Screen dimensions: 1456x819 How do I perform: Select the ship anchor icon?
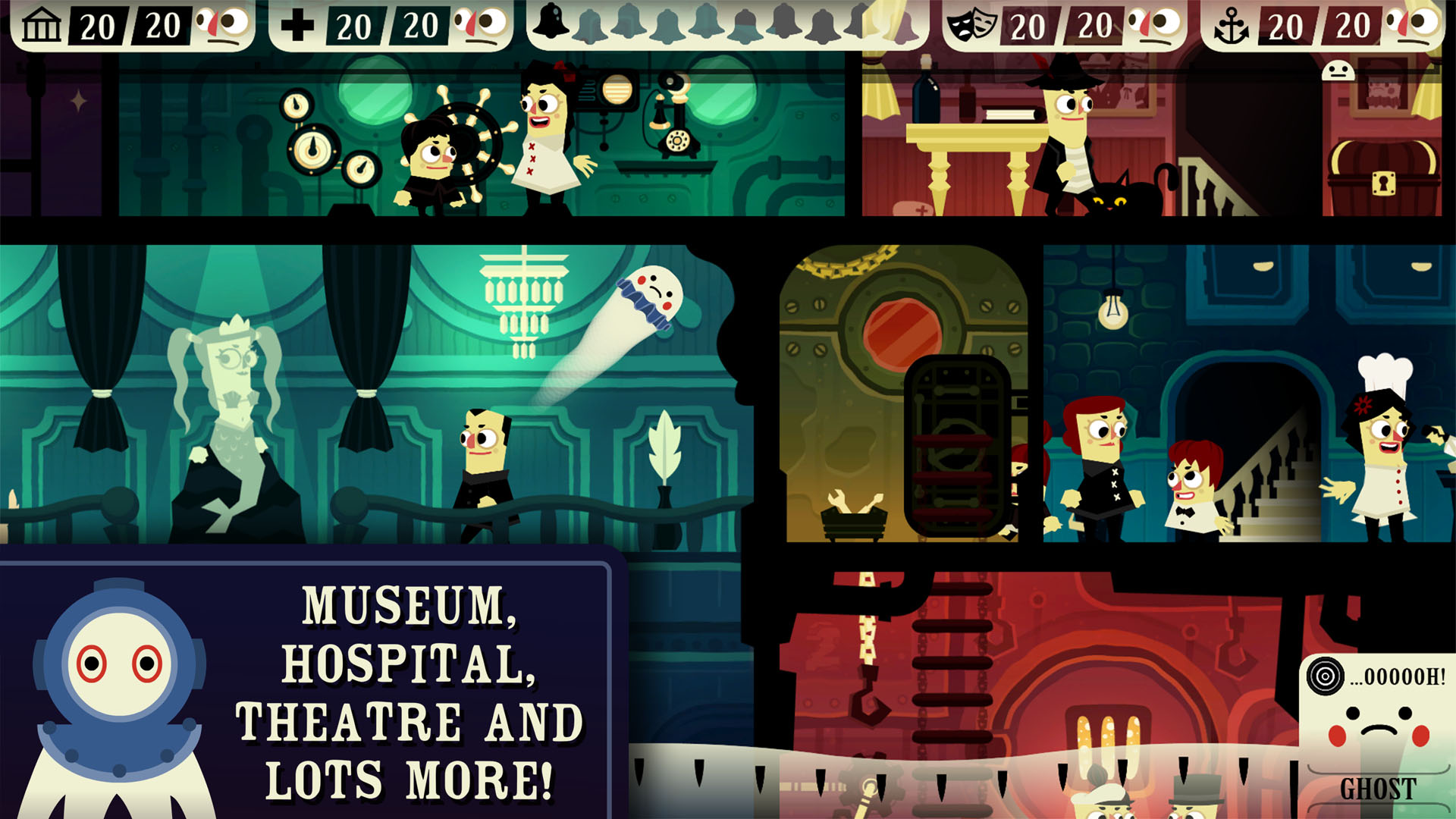1231,27
